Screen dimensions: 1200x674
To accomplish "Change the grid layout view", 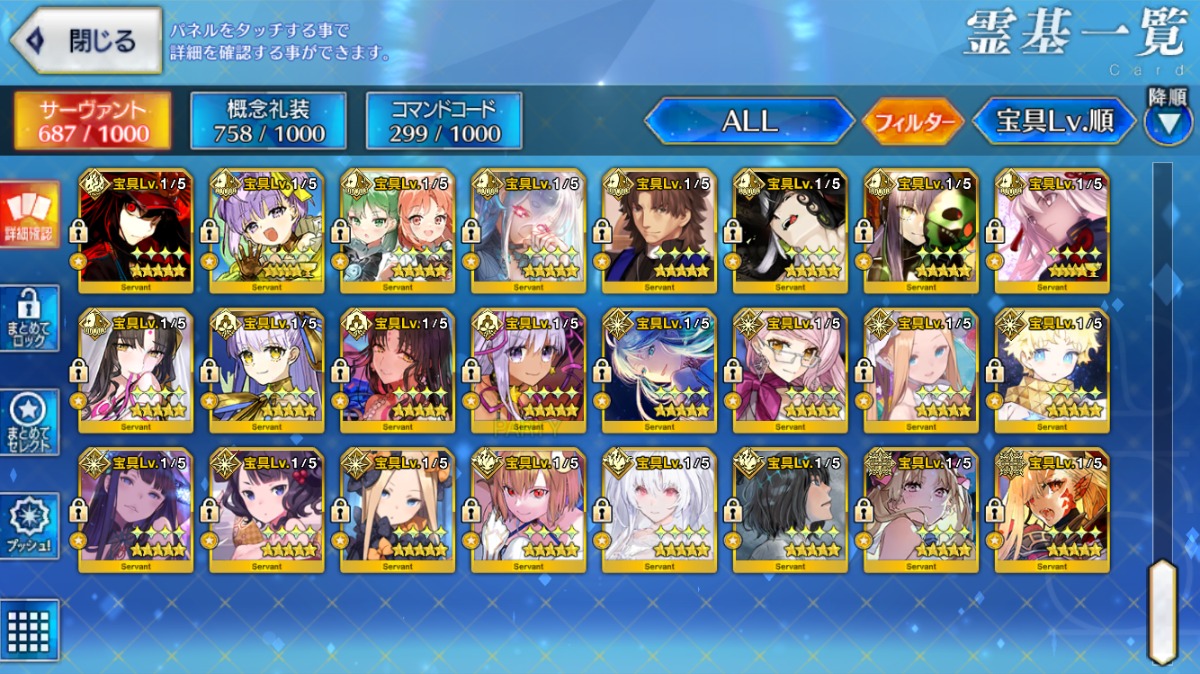I will click(29, 630).
